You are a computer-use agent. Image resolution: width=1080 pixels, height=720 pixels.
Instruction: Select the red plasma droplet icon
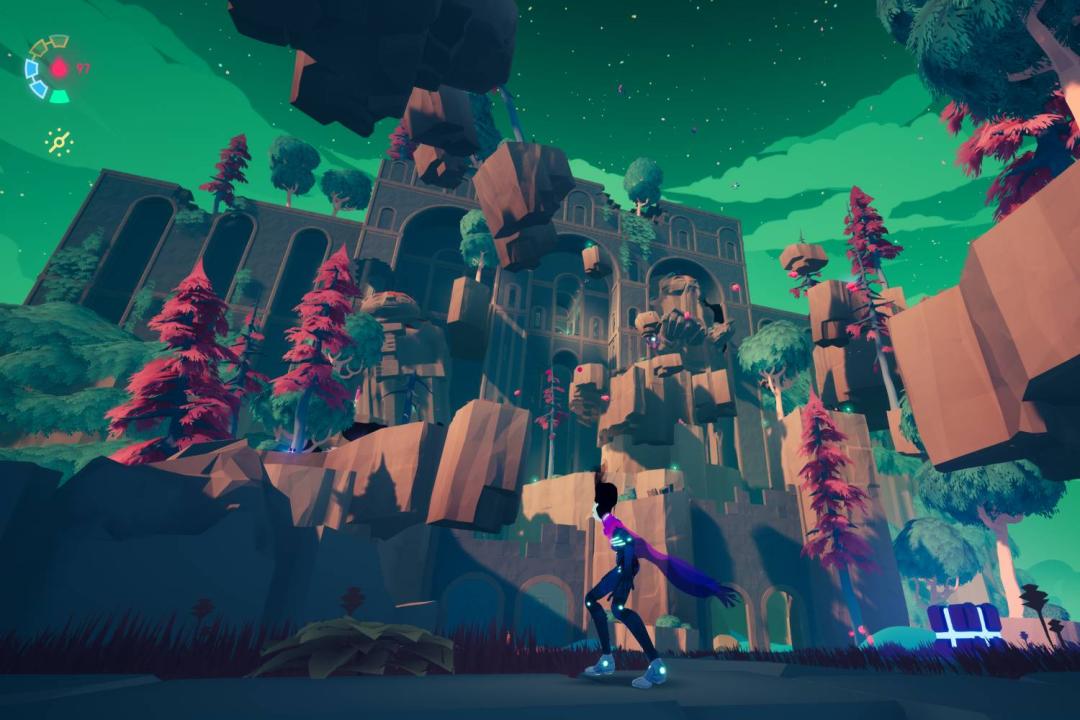tap(59, 68)
